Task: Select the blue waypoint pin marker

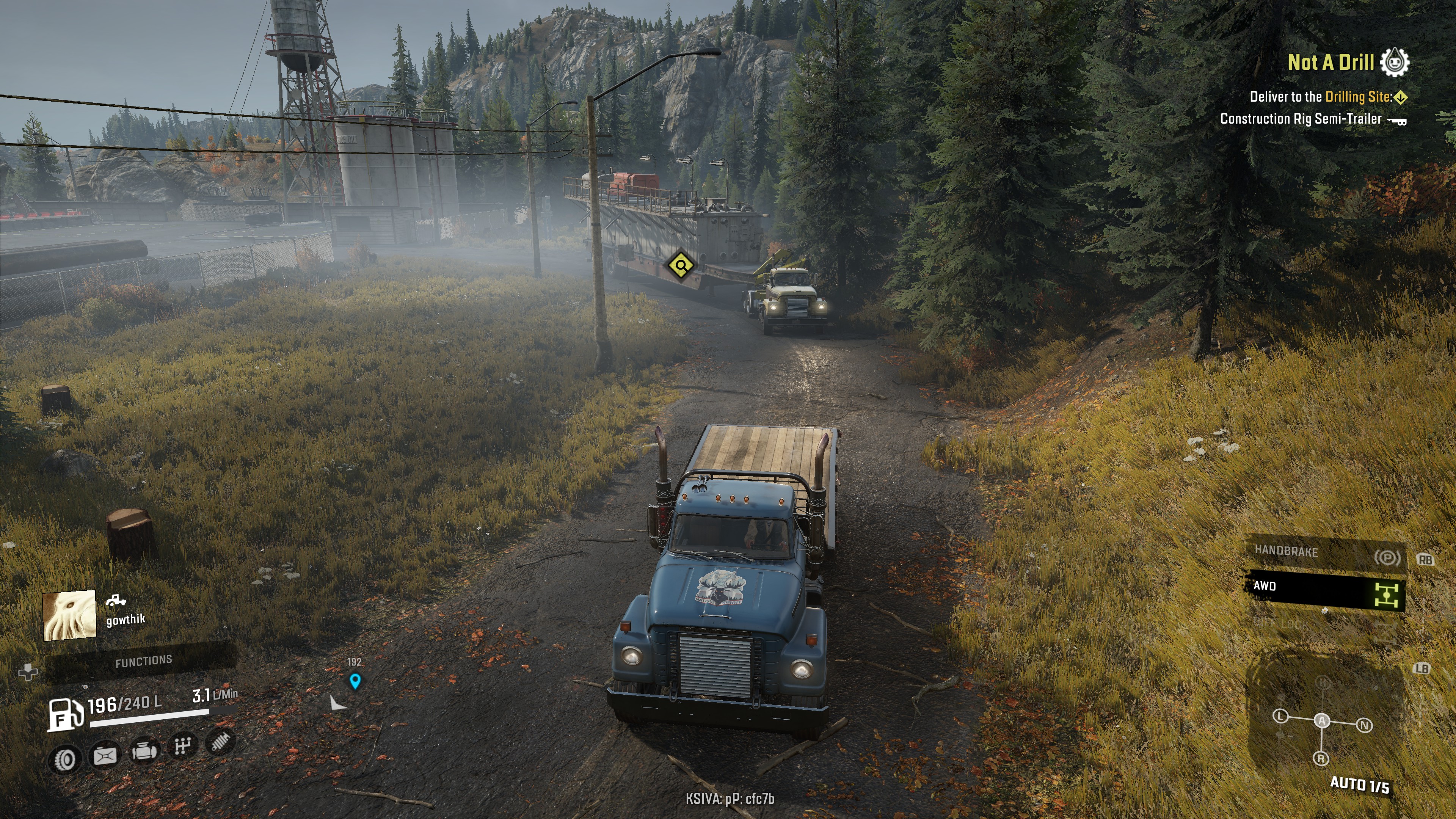Action: [355, 681]
